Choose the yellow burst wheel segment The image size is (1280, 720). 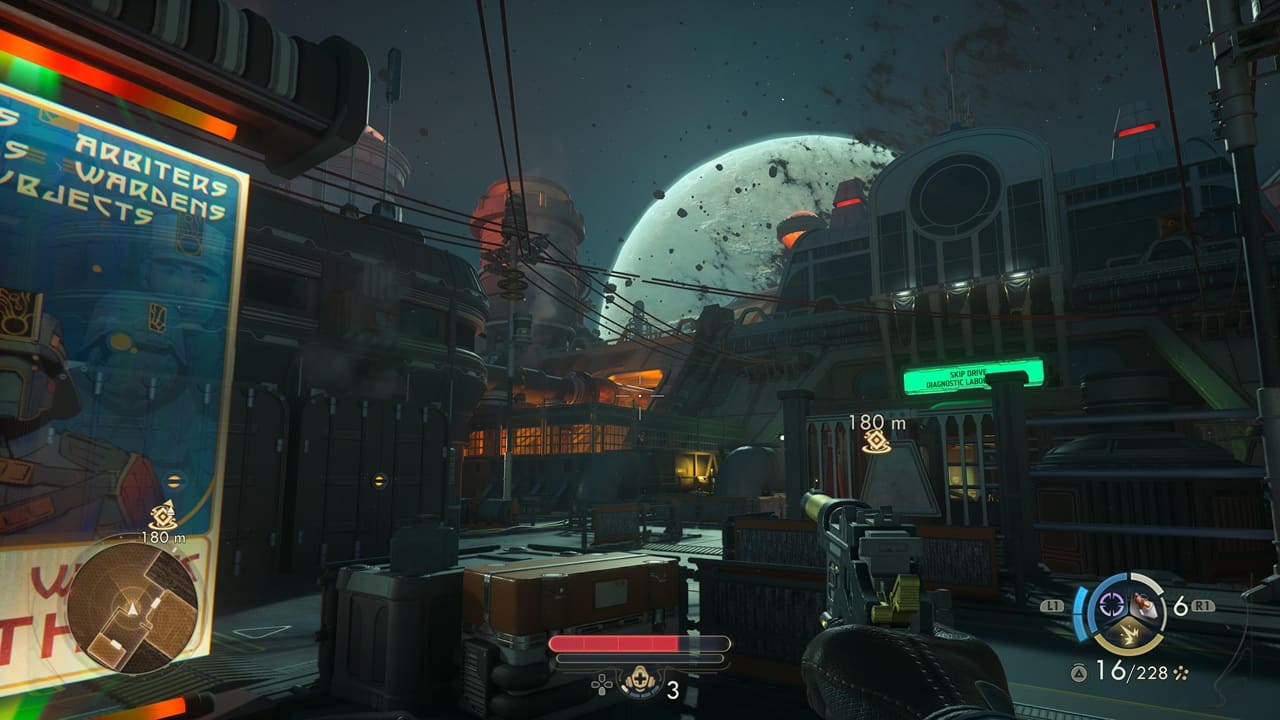tap(1128, 632)
